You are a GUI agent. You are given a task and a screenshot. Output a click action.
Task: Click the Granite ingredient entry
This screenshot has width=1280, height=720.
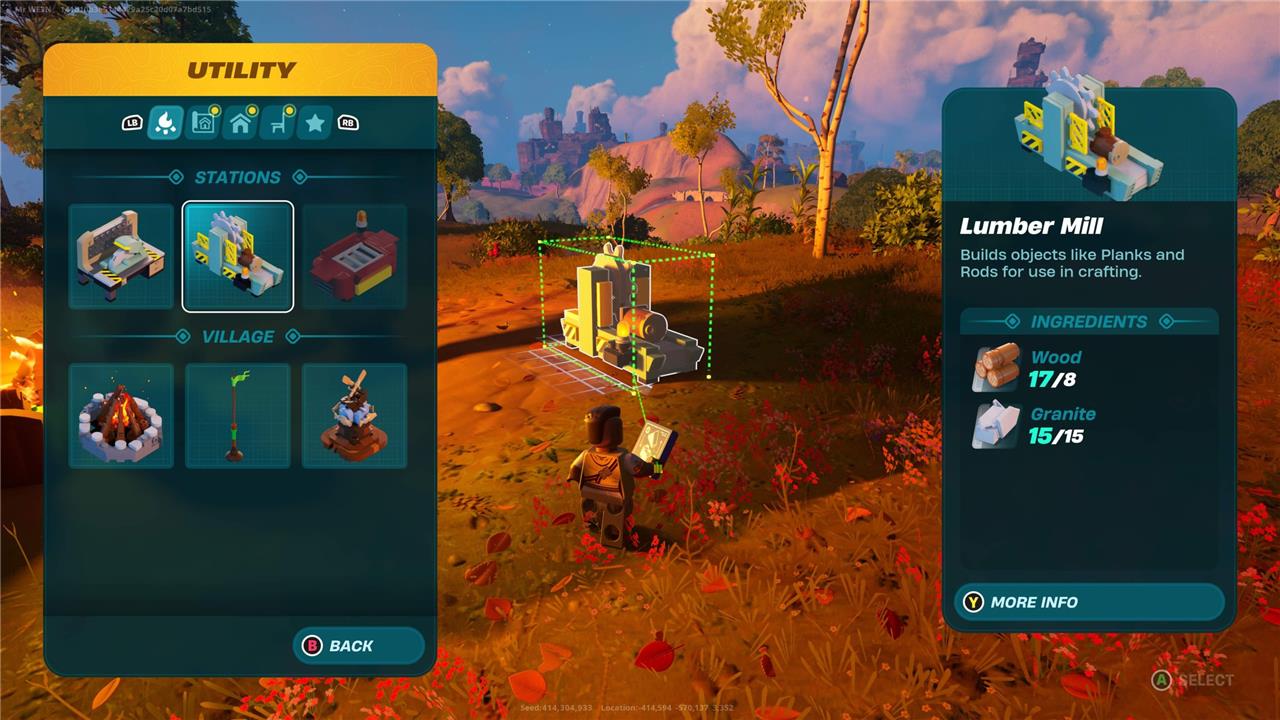[1035, 425]
